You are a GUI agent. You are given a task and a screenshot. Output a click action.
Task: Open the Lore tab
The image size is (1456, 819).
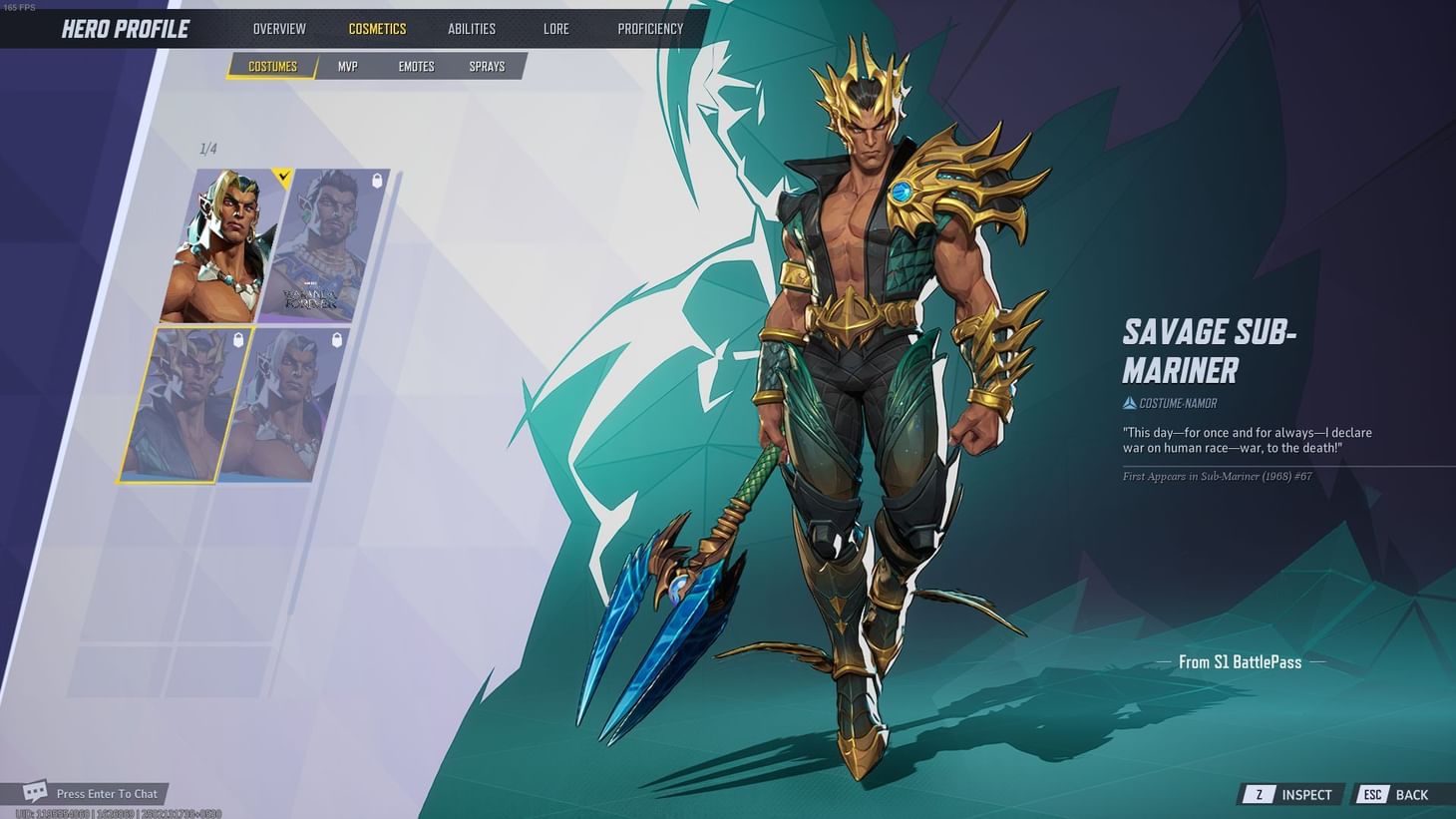point(555,28)
